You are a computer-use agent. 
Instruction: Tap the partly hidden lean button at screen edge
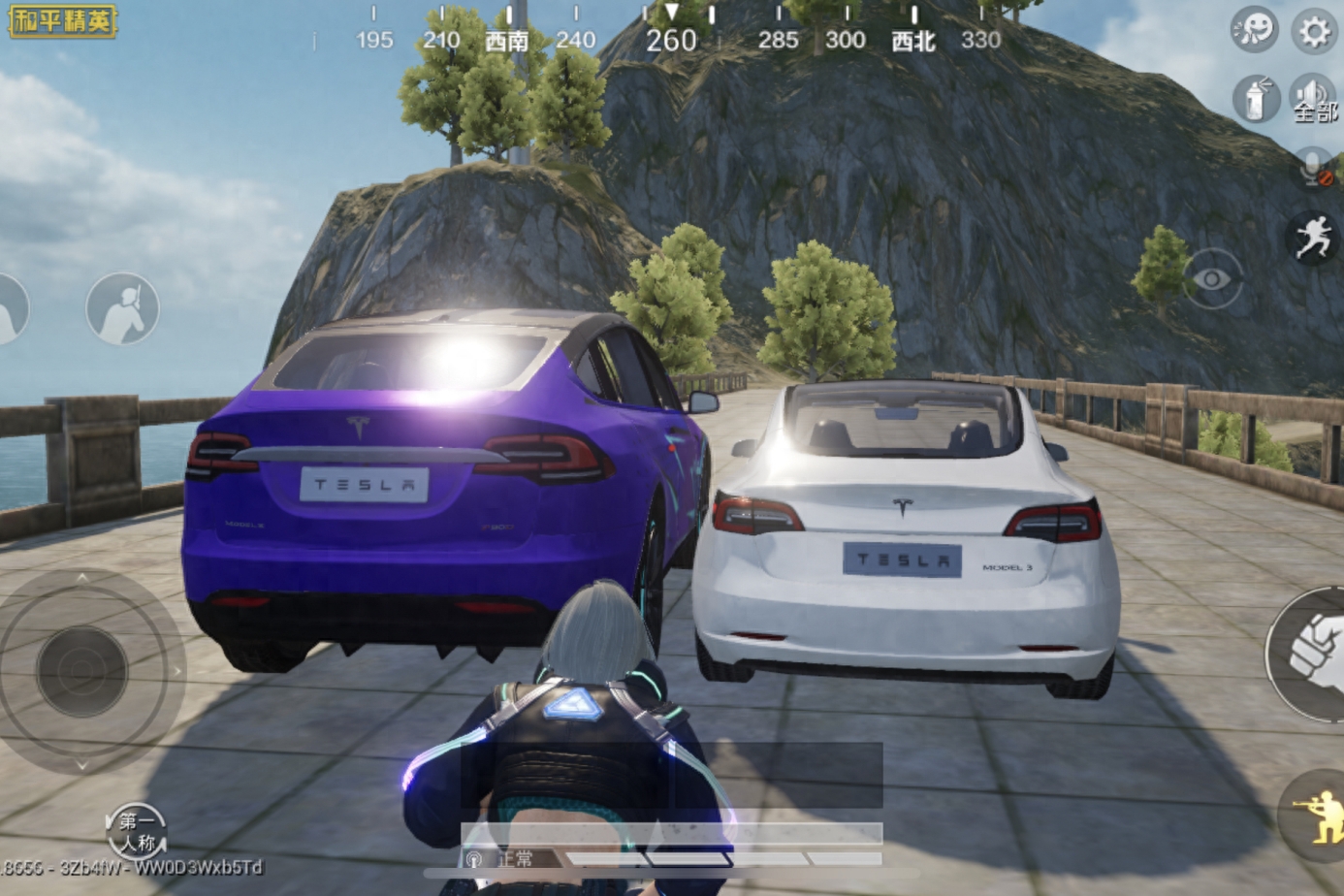pyautogui.click(x=10, y=310)
